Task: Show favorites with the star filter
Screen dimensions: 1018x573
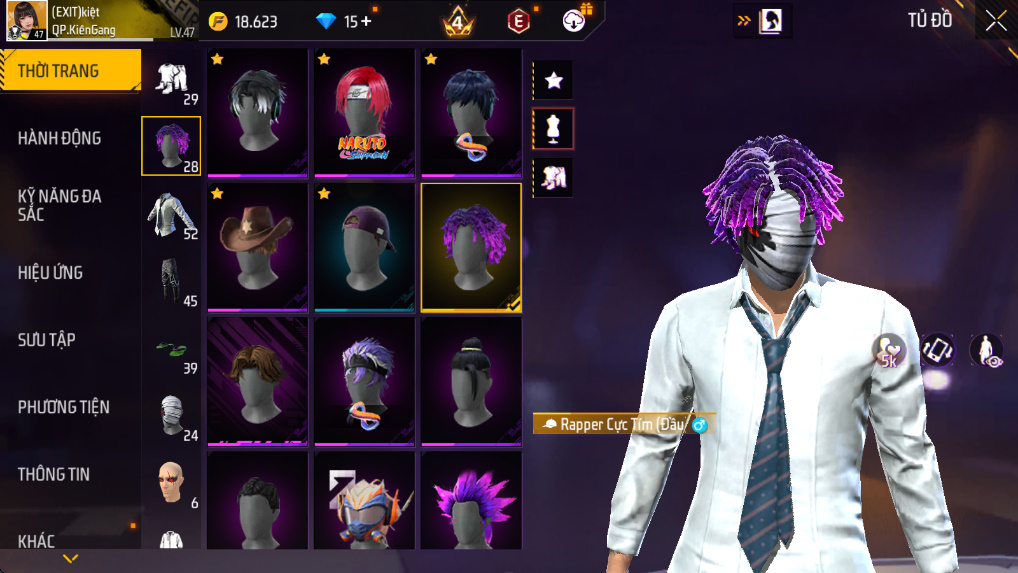Action: pyautogui.click(x=553, y=80)
